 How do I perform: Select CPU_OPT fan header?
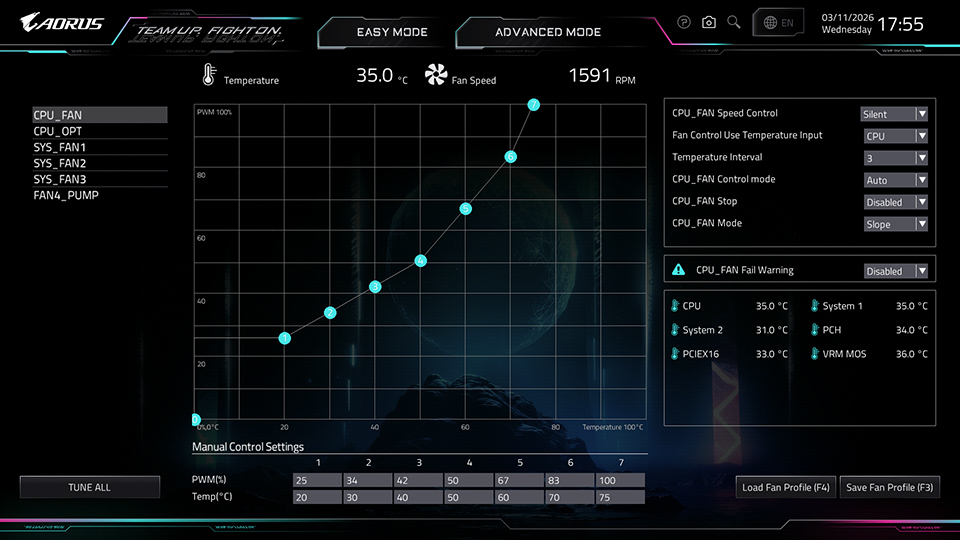click(58, 131)
